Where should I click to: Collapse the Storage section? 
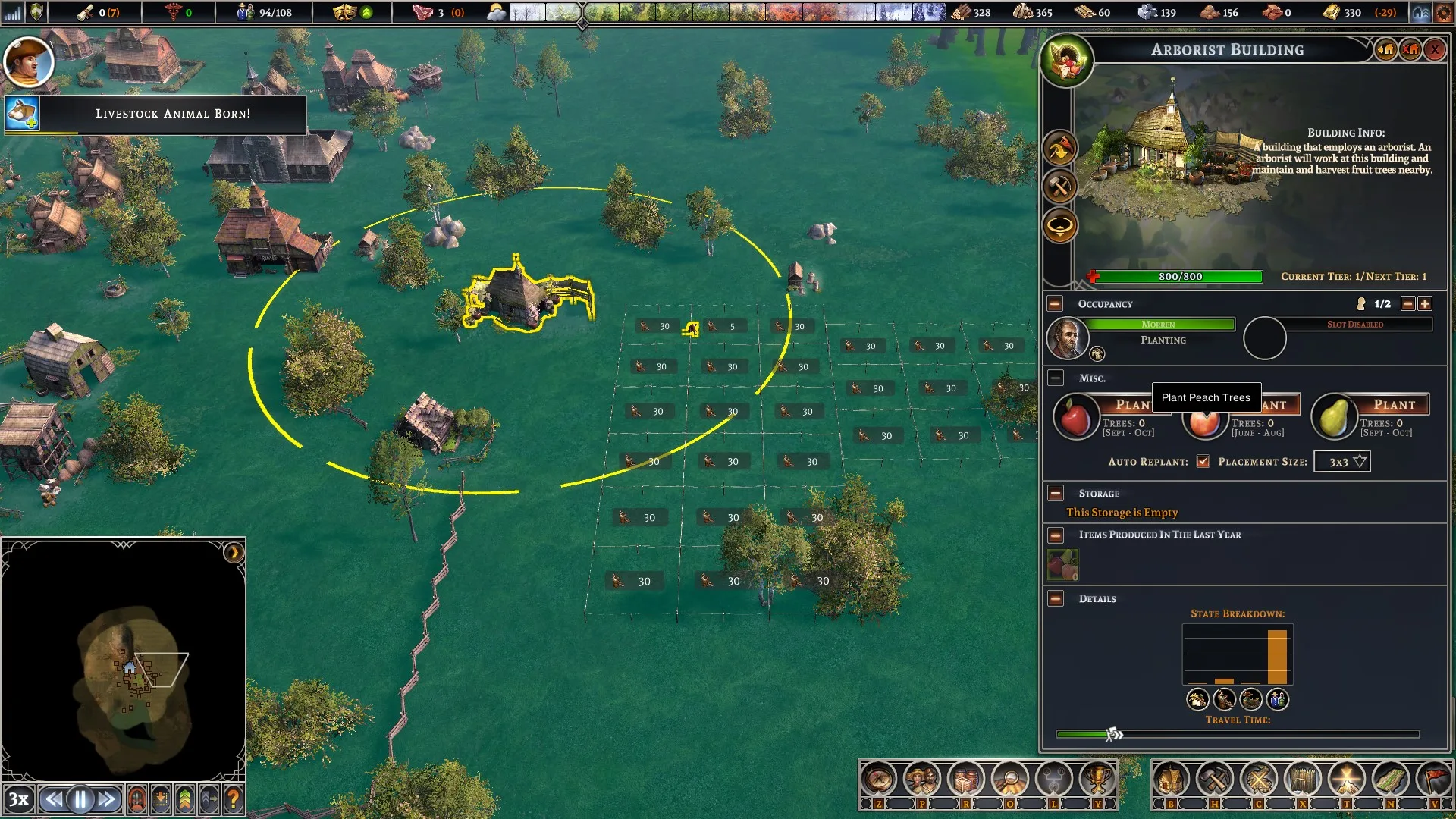1055,494
